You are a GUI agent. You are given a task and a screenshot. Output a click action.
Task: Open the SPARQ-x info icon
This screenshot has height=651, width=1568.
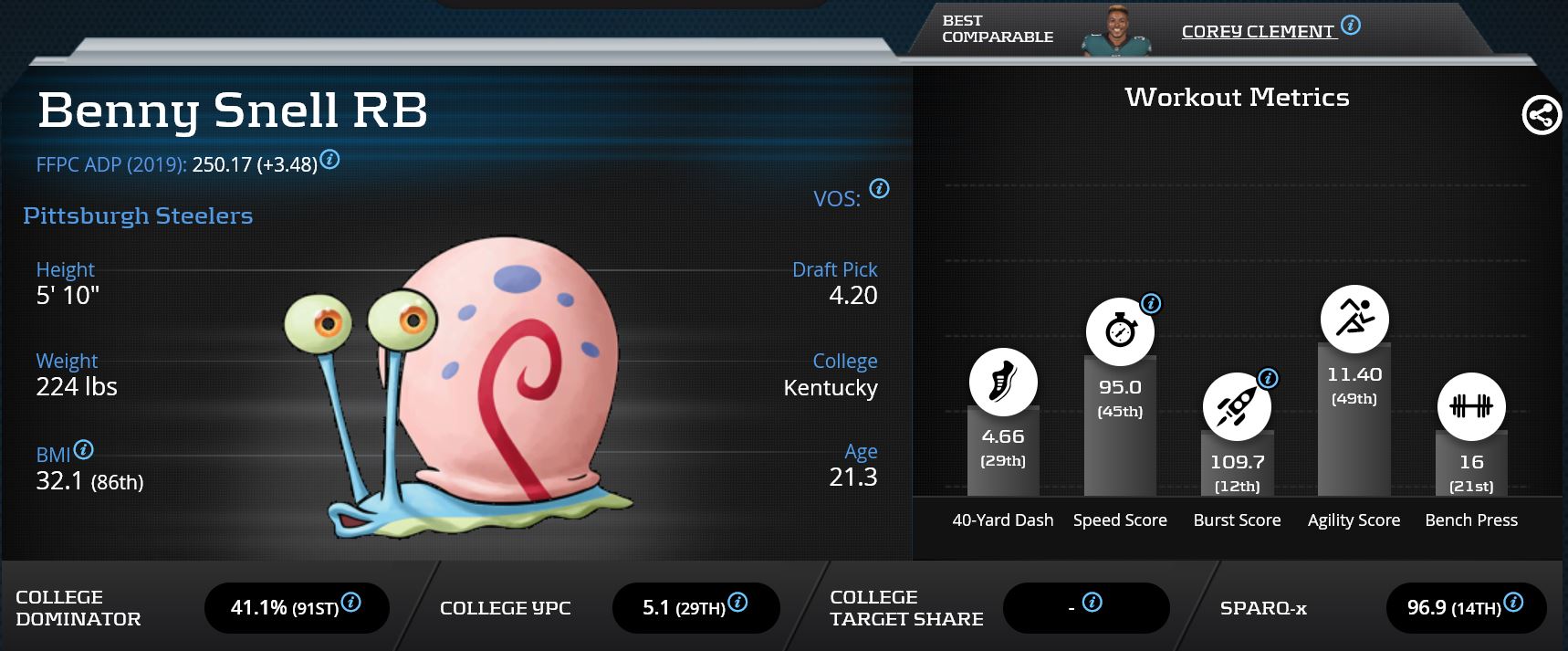1512,603
